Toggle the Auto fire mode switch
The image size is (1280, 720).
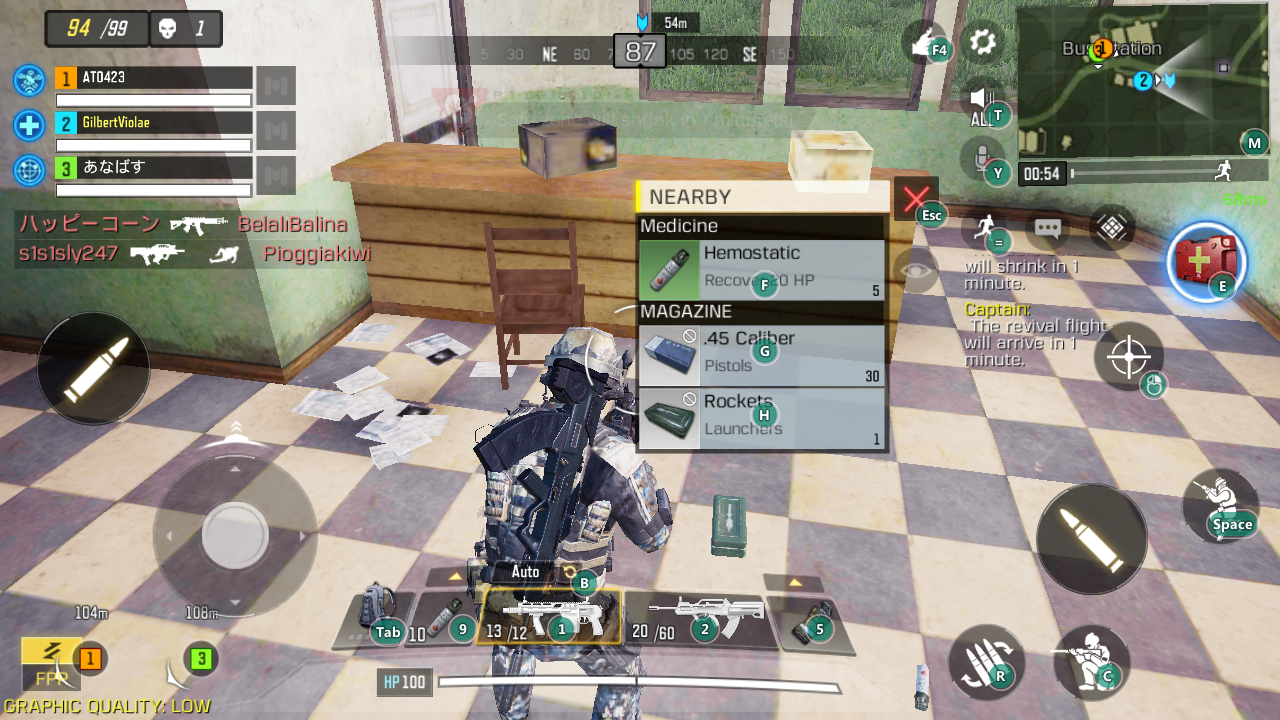(x=526, y=572)
